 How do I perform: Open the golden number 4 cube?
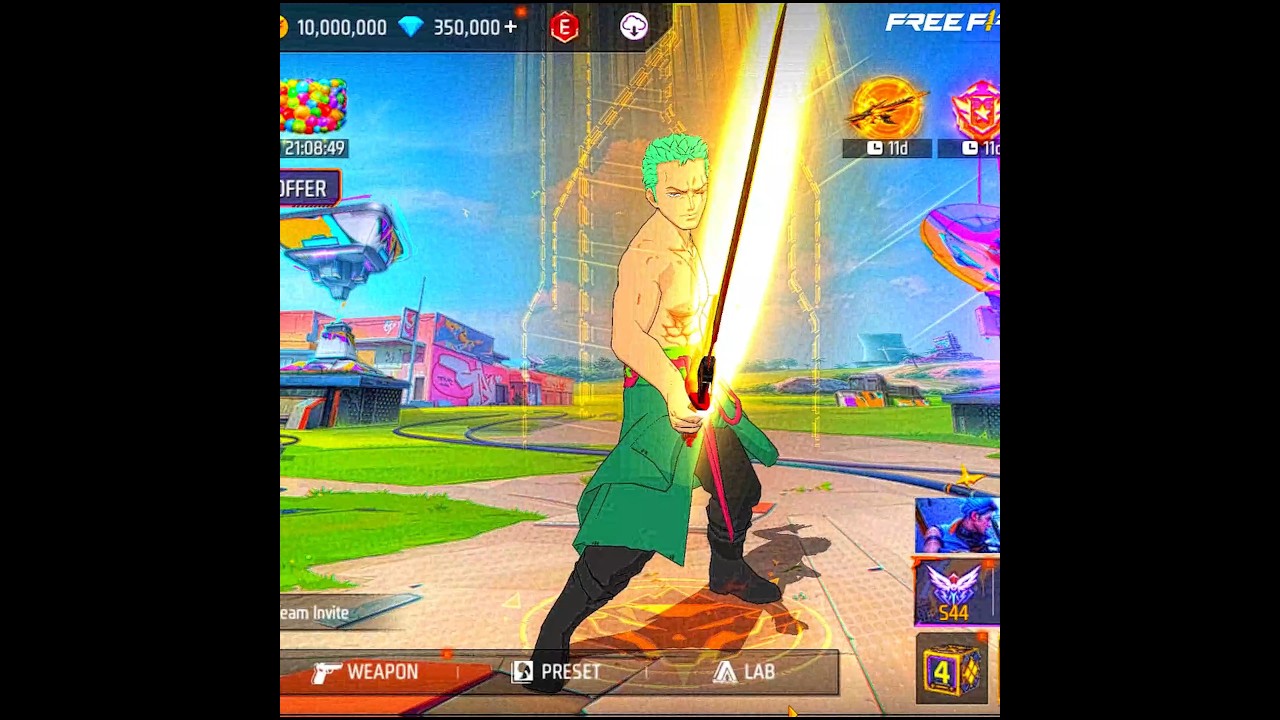click(951, 672)
